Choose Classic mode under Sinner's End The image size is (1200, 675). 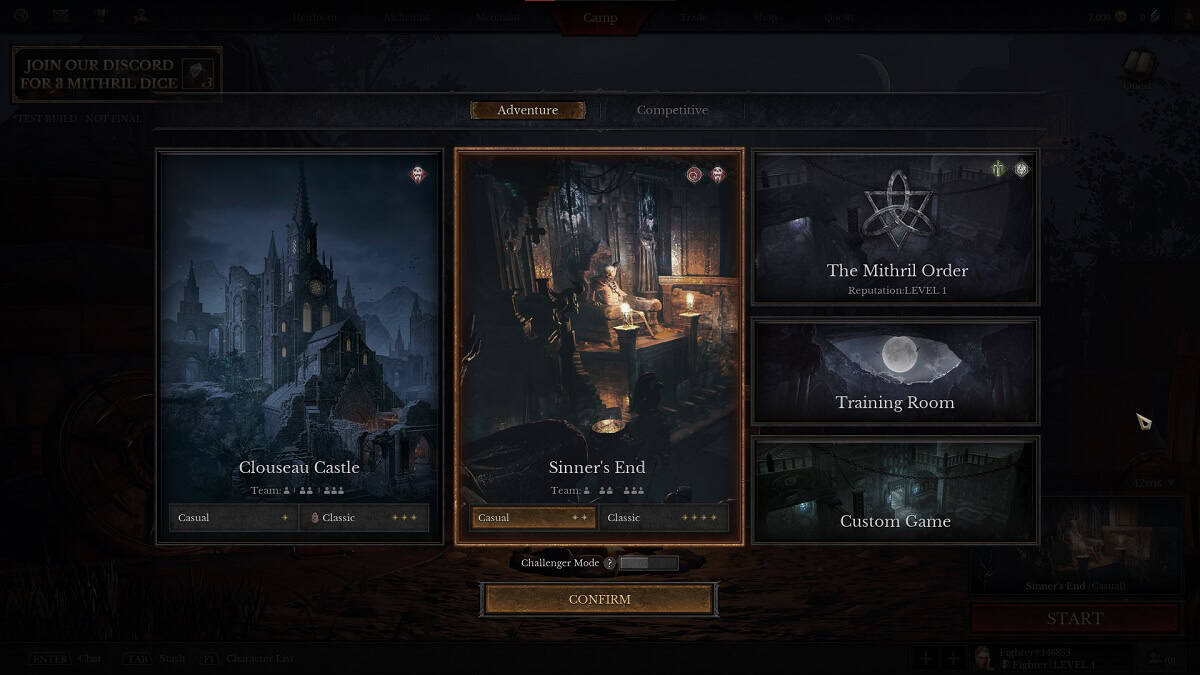[664, 518]
